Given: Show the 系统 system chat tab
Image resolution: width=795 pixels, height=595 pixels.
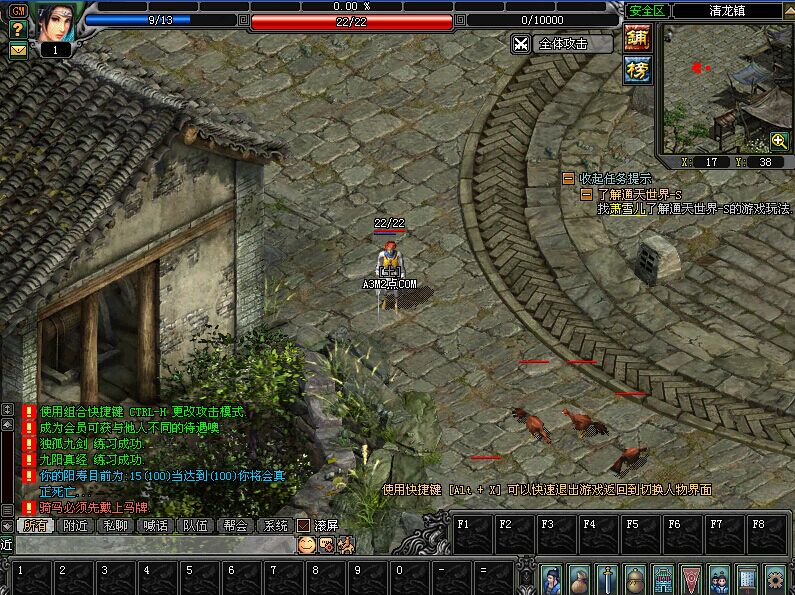Looking at the screenshot, I should (275, 525).
